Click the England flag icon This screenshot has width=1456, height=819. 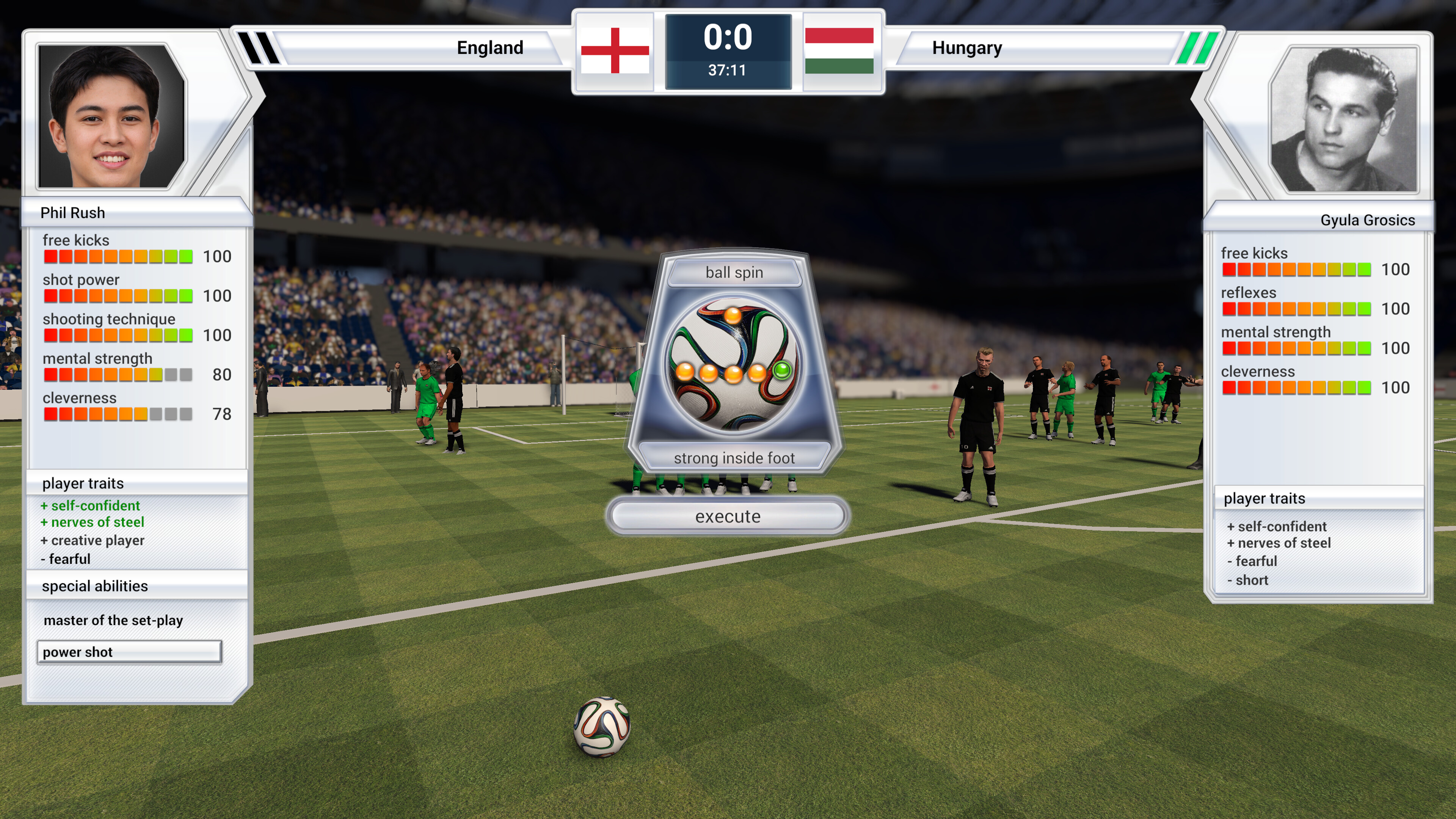click(x=614, y=51)
